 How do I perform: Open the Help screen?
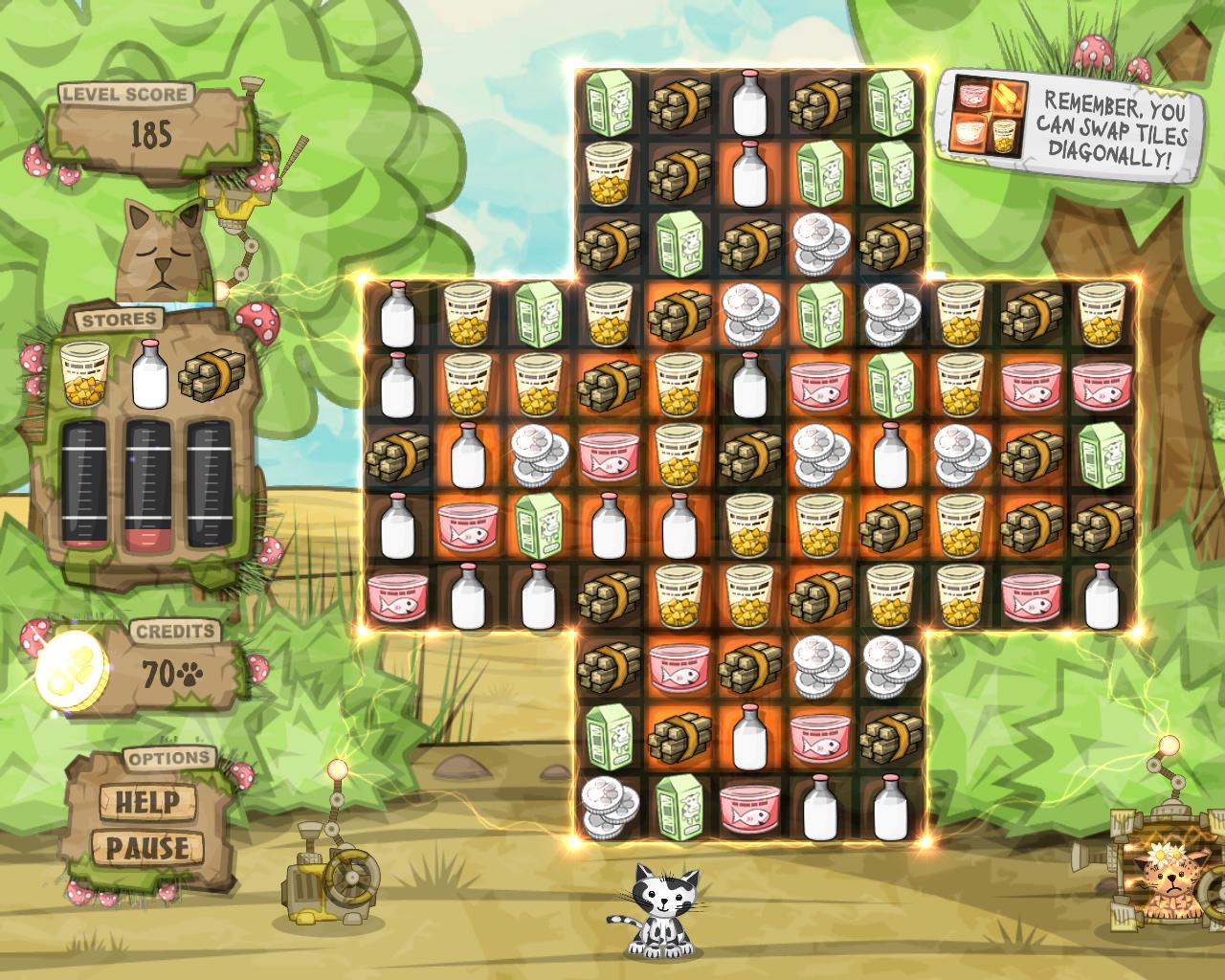146,802
